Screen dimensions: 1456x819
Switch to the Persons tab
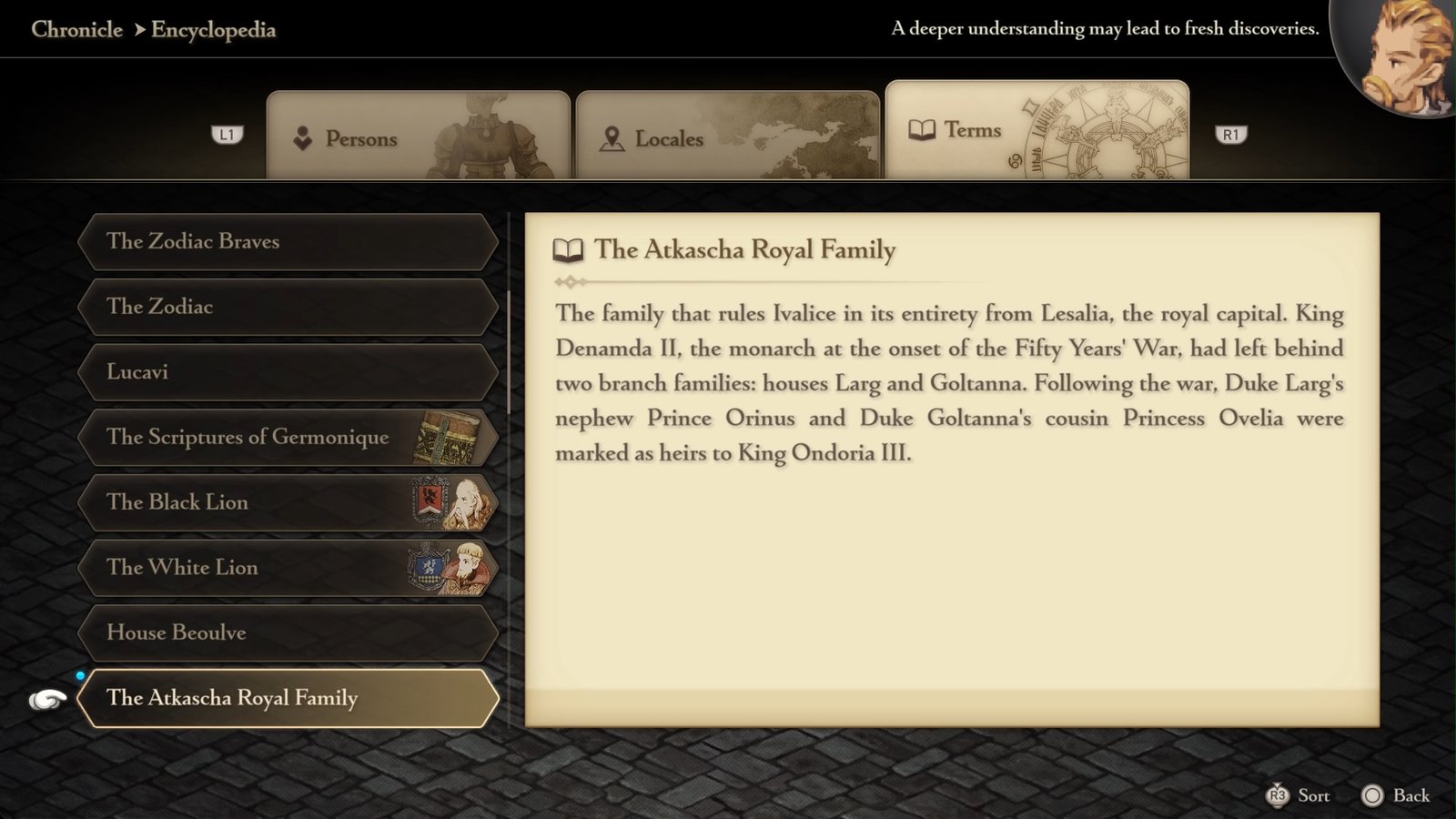click(418, 137)
